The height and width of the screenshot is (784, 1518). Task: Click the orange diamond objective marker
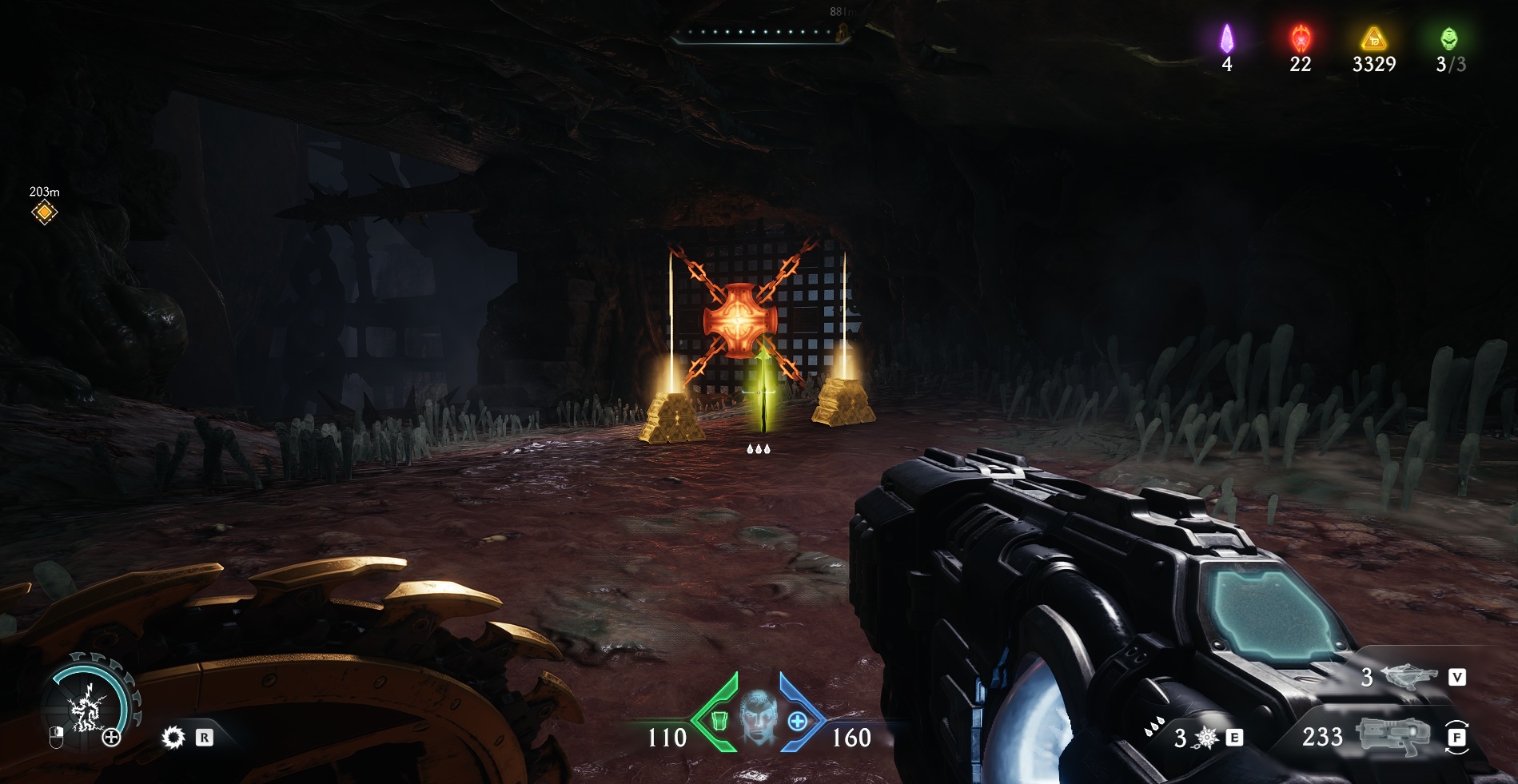coord(45,213)
